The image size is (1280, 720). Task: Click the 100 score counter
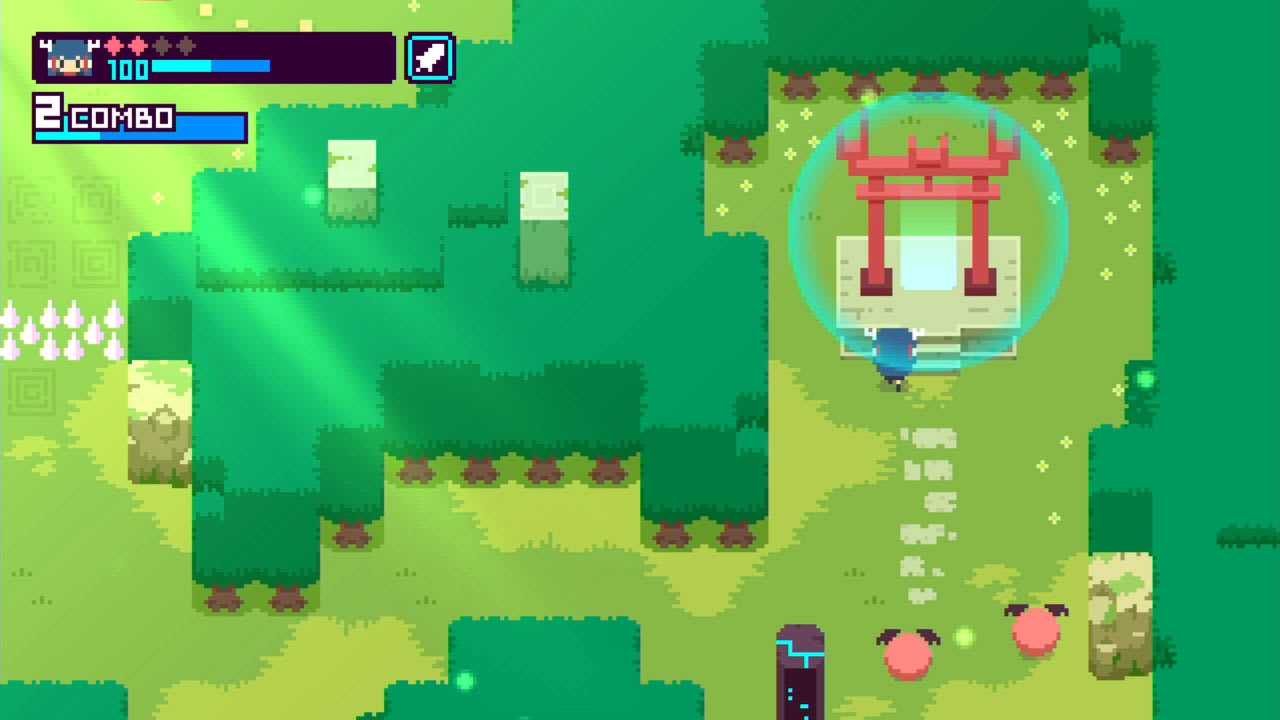point(128,68)
